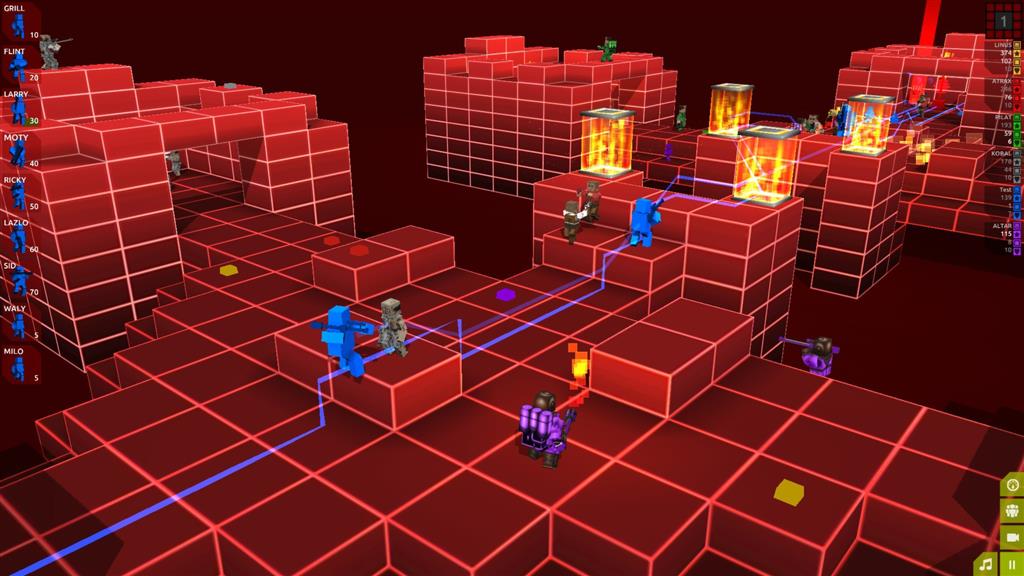Click the numbered grid box showing 1
This screenshot has width=1024, height=576.
pyautogui.click(x=1004, y=19)
